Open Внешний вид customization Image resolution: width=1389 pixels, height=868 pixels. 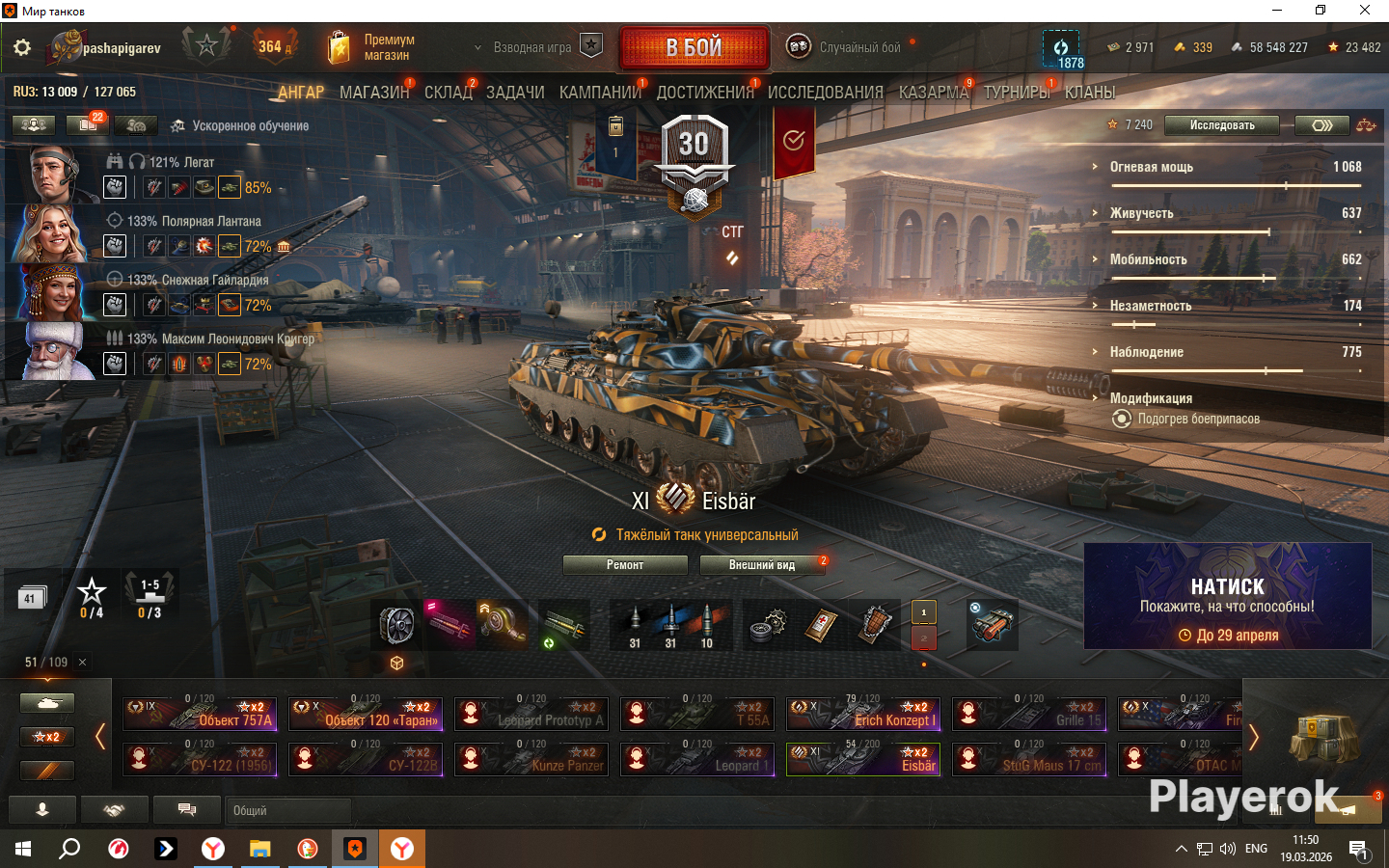762,565
